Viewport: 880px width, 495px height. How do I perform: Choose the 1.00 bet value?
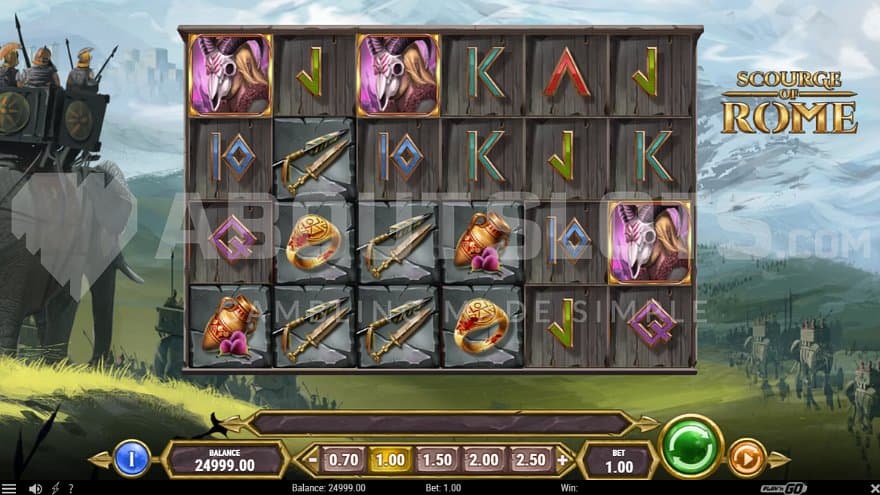pyautogui.click(x=389, y=459)
